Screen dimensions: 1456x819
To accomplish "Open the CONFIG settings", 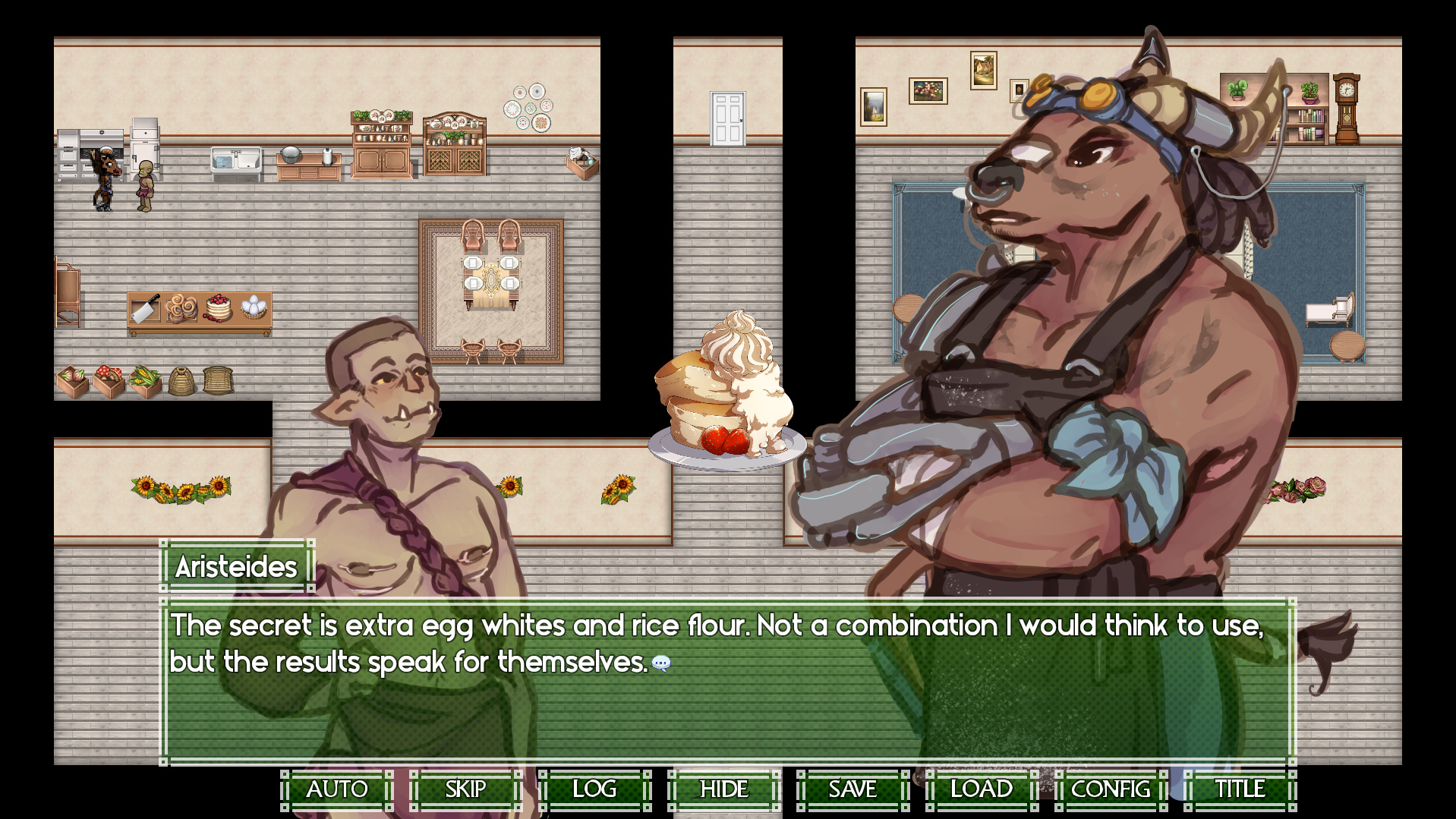I will (x=1111, y=789).
